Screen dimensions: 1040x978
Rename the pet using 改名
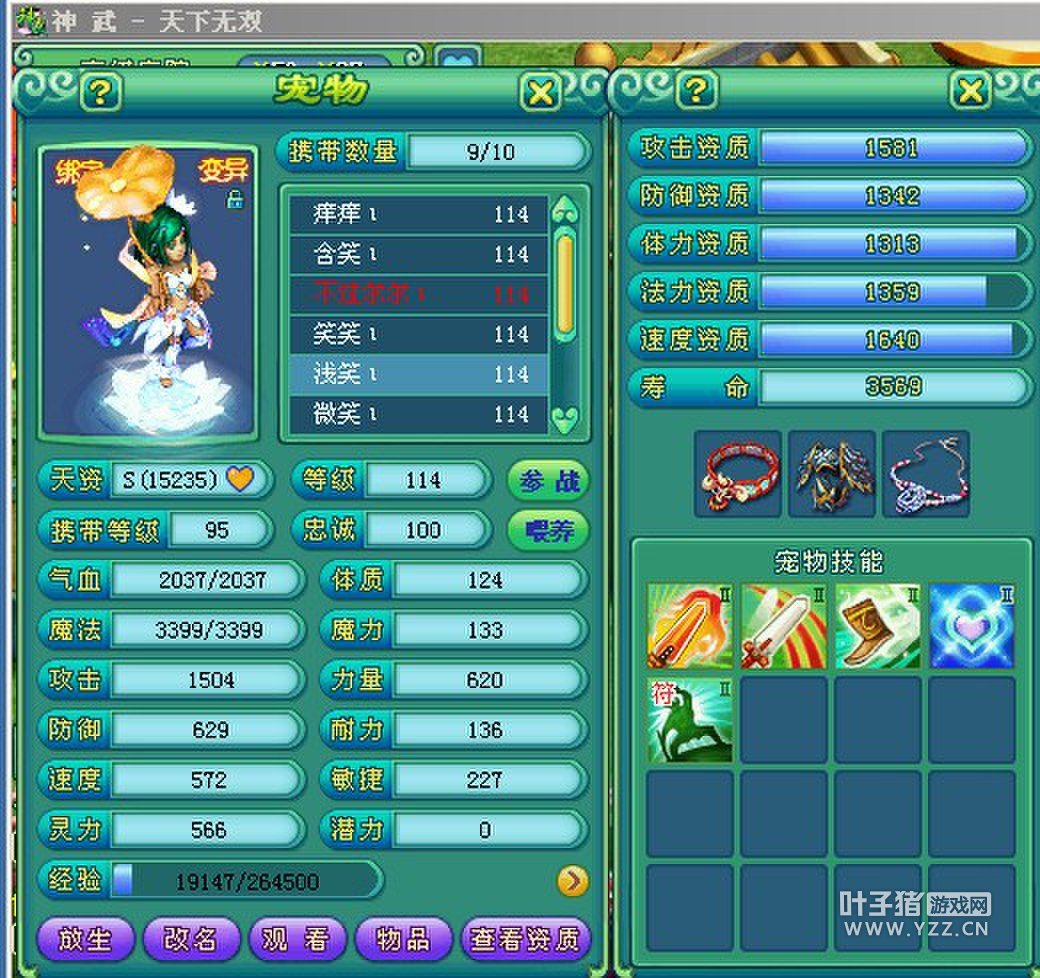(190, 938)
